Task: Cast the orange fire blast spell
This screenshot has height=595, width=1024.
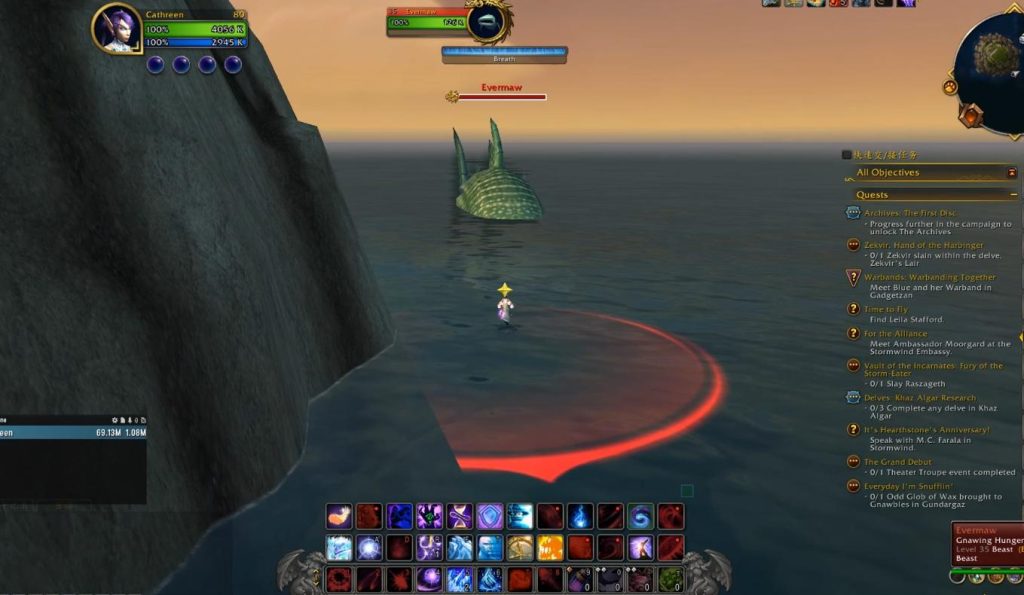Action: (550, 547)
